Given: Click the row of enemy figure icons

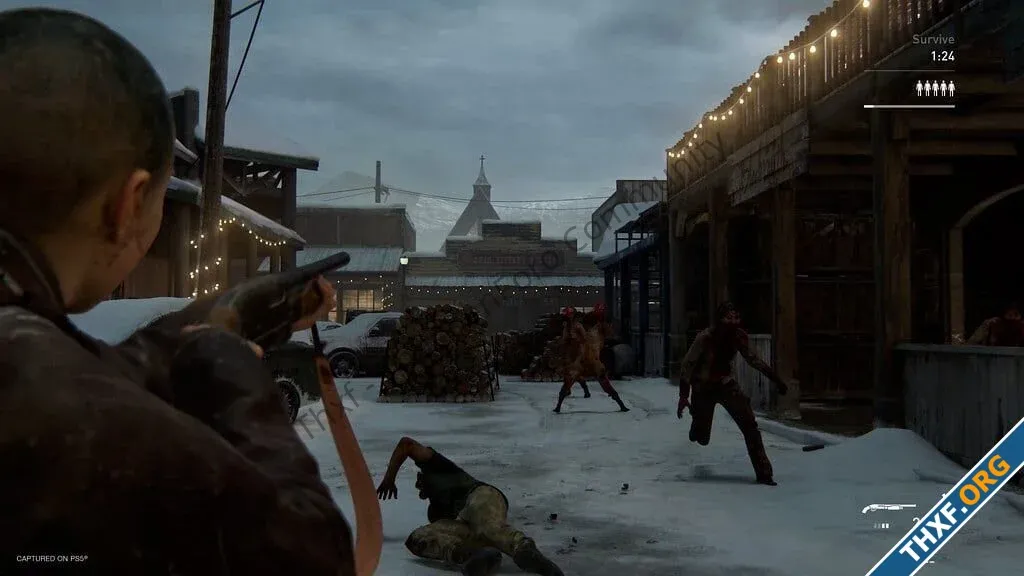Looking at the screenshot, I should 935,88.
